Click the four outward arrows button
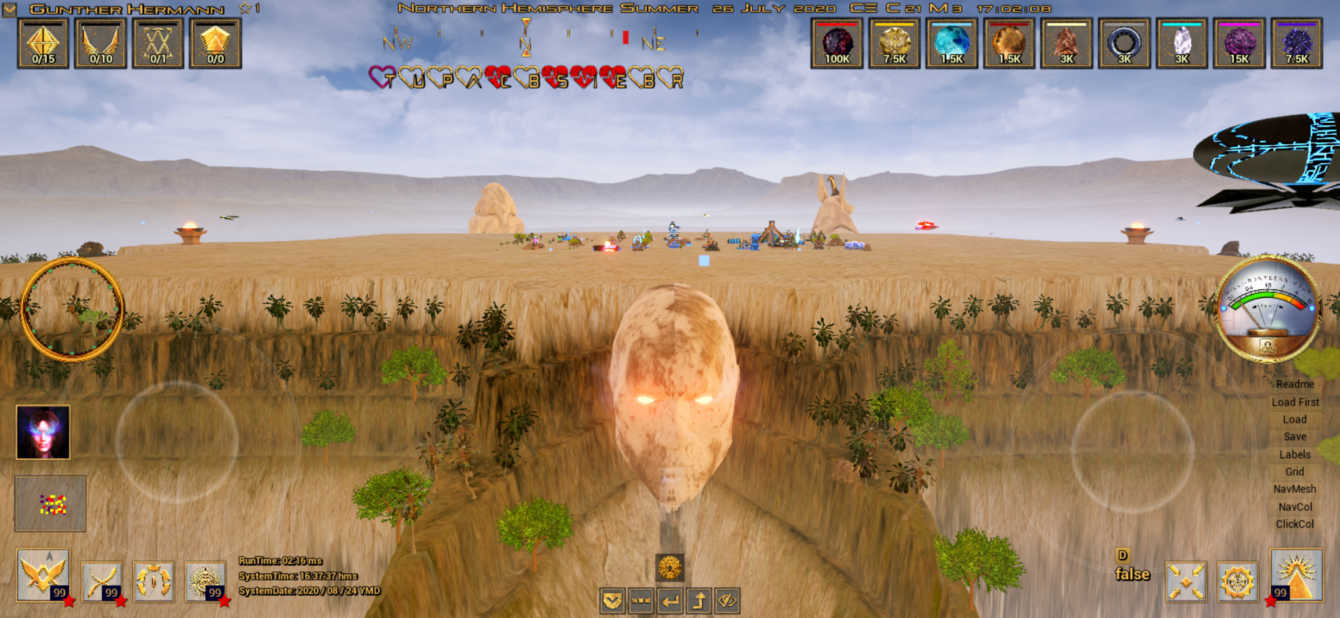 click(1186, 581)
